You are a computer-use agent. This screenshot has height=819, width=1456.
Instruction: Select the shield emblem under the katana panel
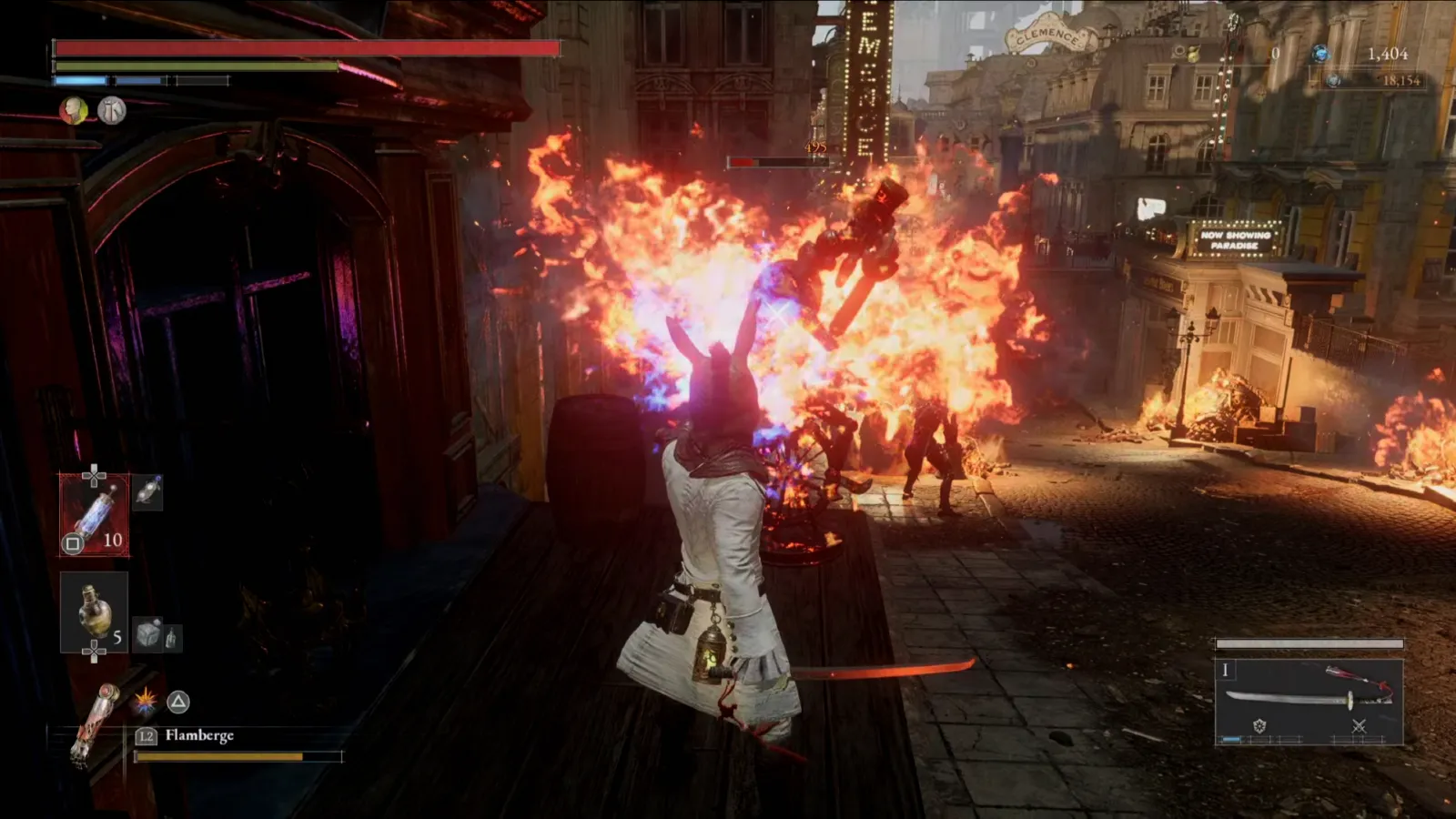(x=1260, y=725)
